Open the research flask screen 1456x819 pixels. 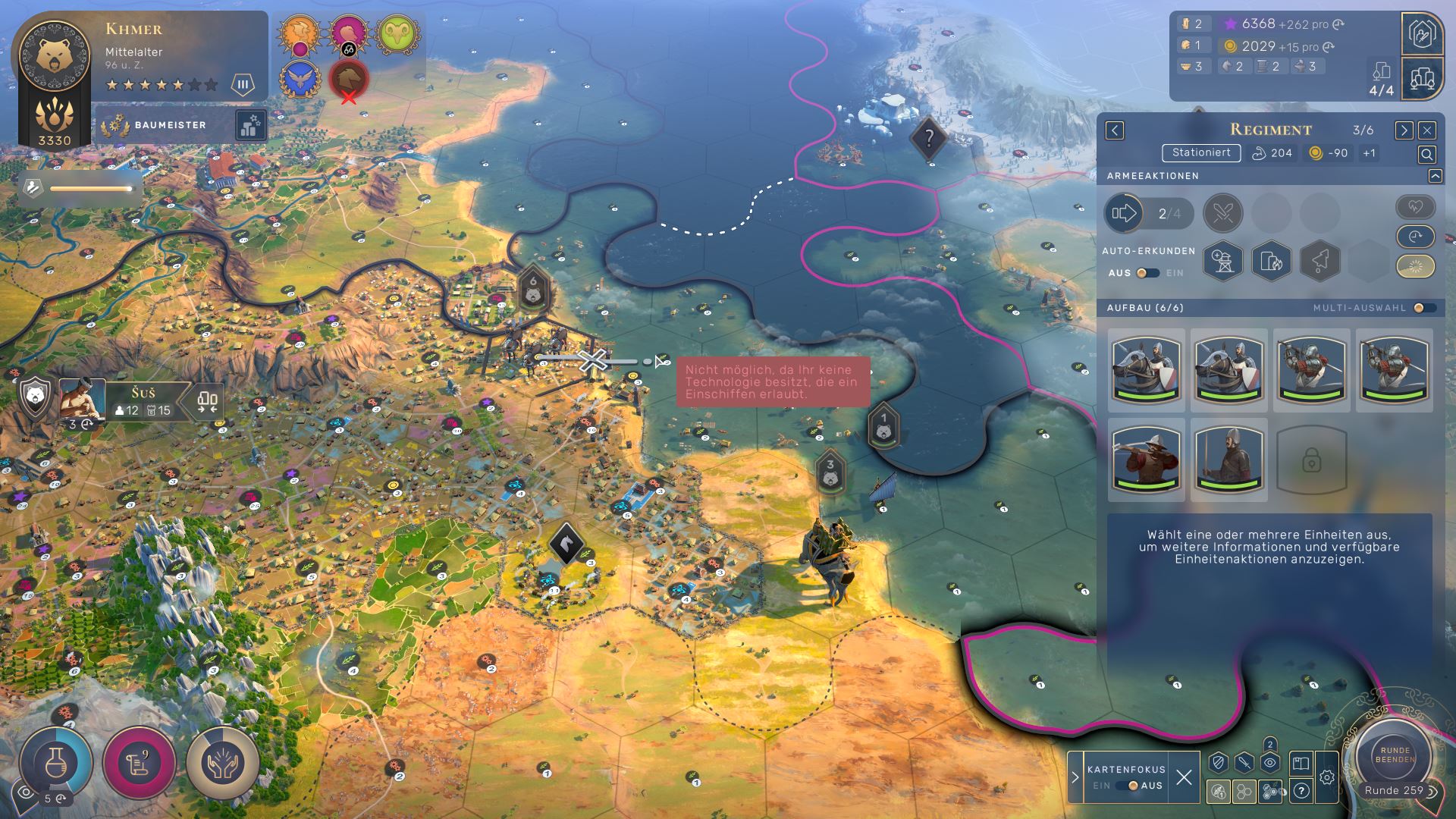56,761
